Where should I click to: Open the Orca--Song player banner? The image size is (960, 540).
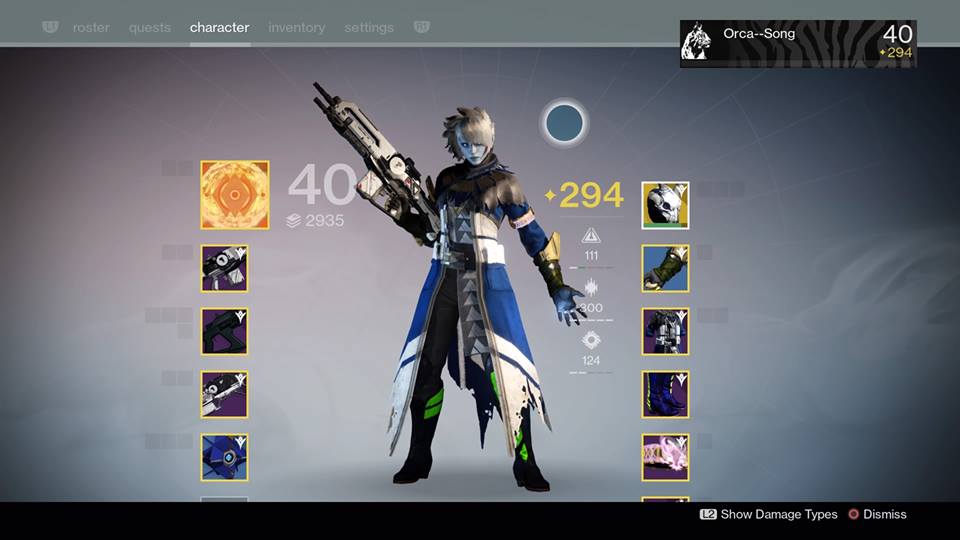pos(798,44)
